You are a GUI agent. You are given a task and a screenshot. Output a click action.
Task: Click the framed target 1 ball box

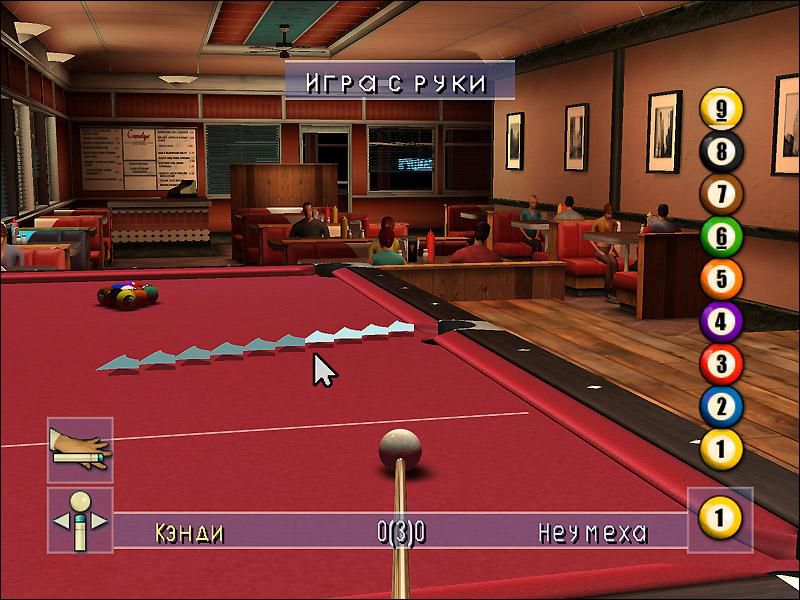720,518
